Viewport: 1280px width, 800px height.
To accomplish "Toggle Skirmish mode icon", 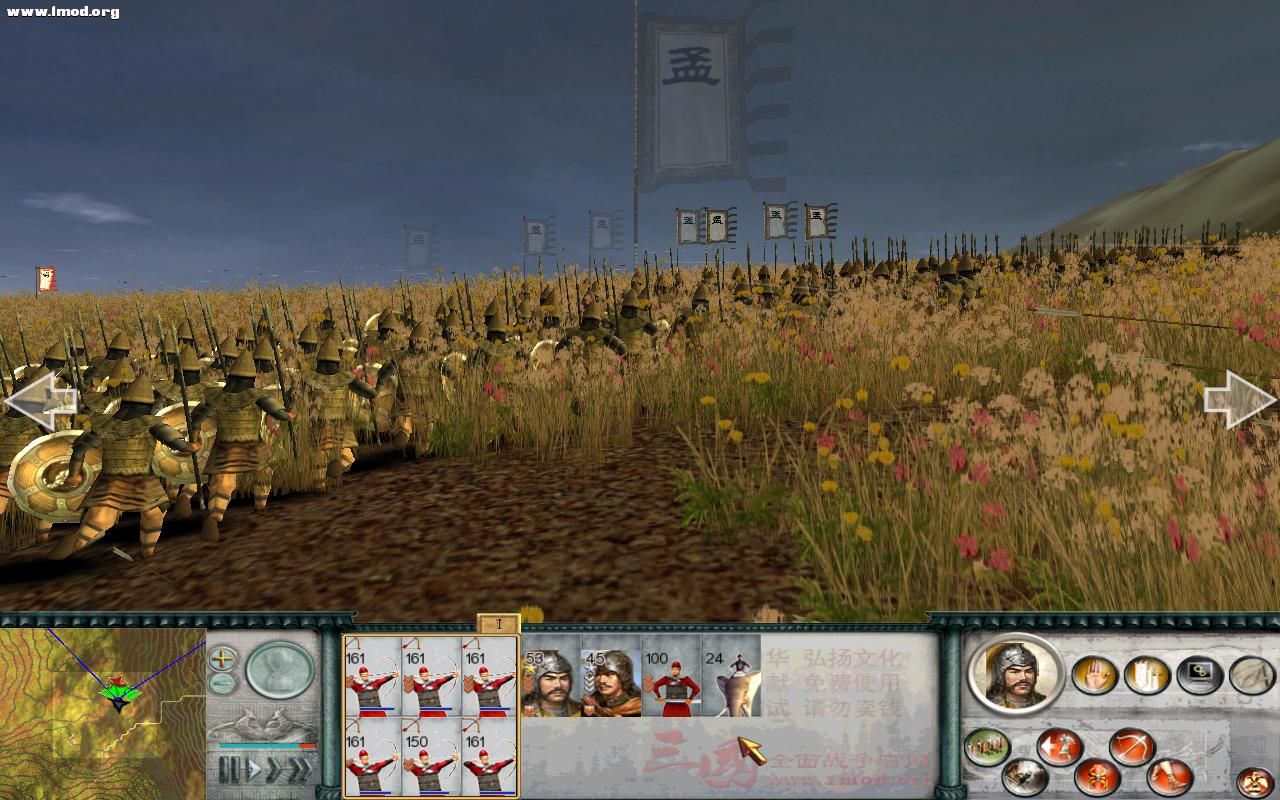I will (x=1097, y=777).
